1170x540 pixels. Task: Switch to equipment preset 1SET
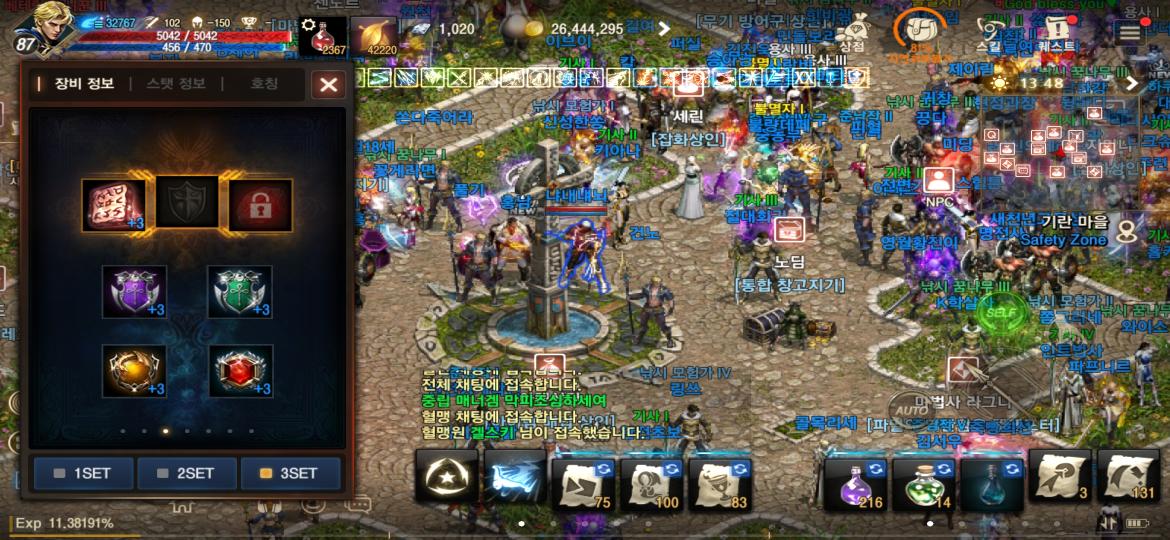point(84,473)
